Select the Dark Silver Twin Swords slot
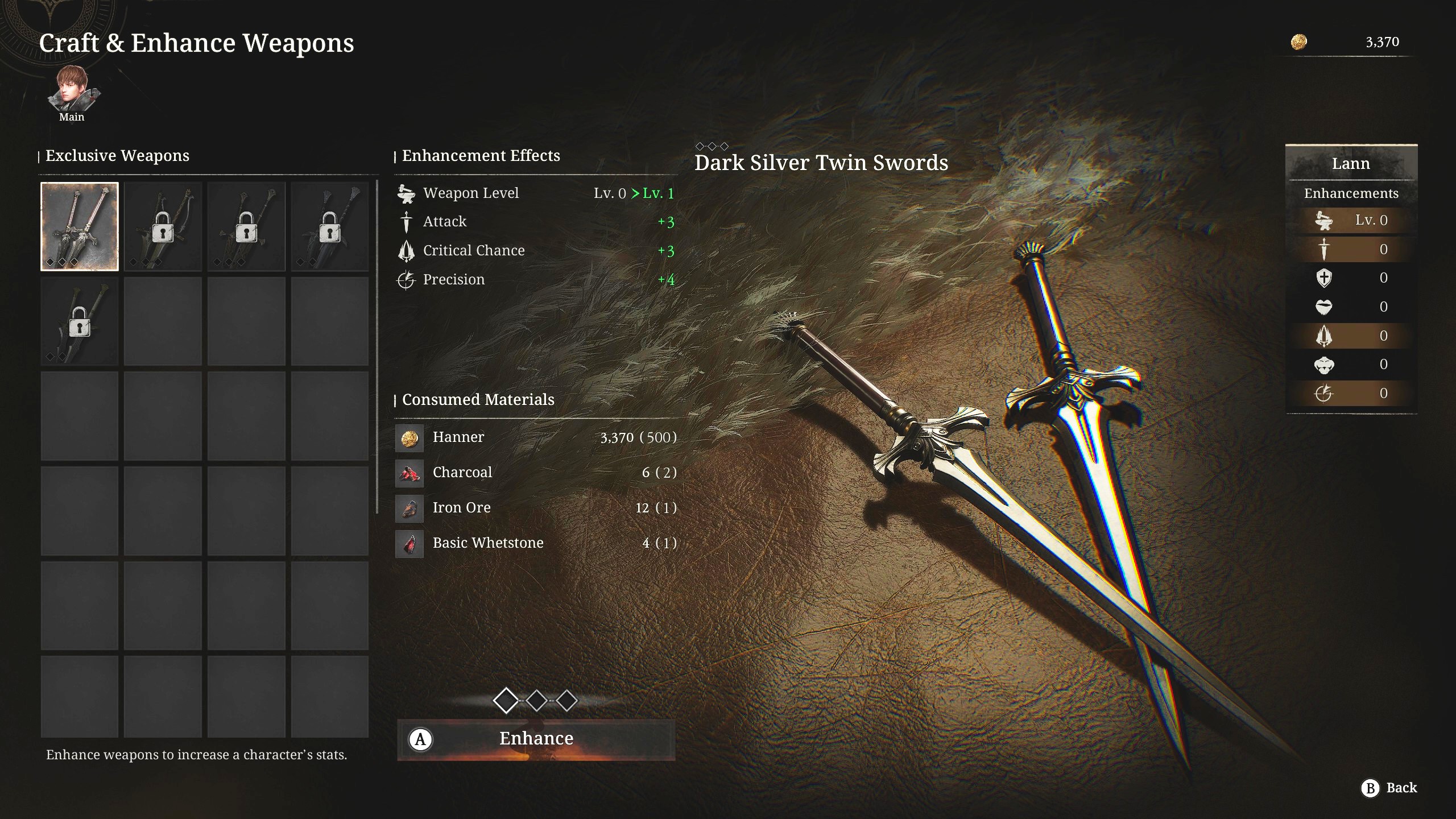This screenshot has width=1456, height=819. pyautogui.click(x=80, y=226)
